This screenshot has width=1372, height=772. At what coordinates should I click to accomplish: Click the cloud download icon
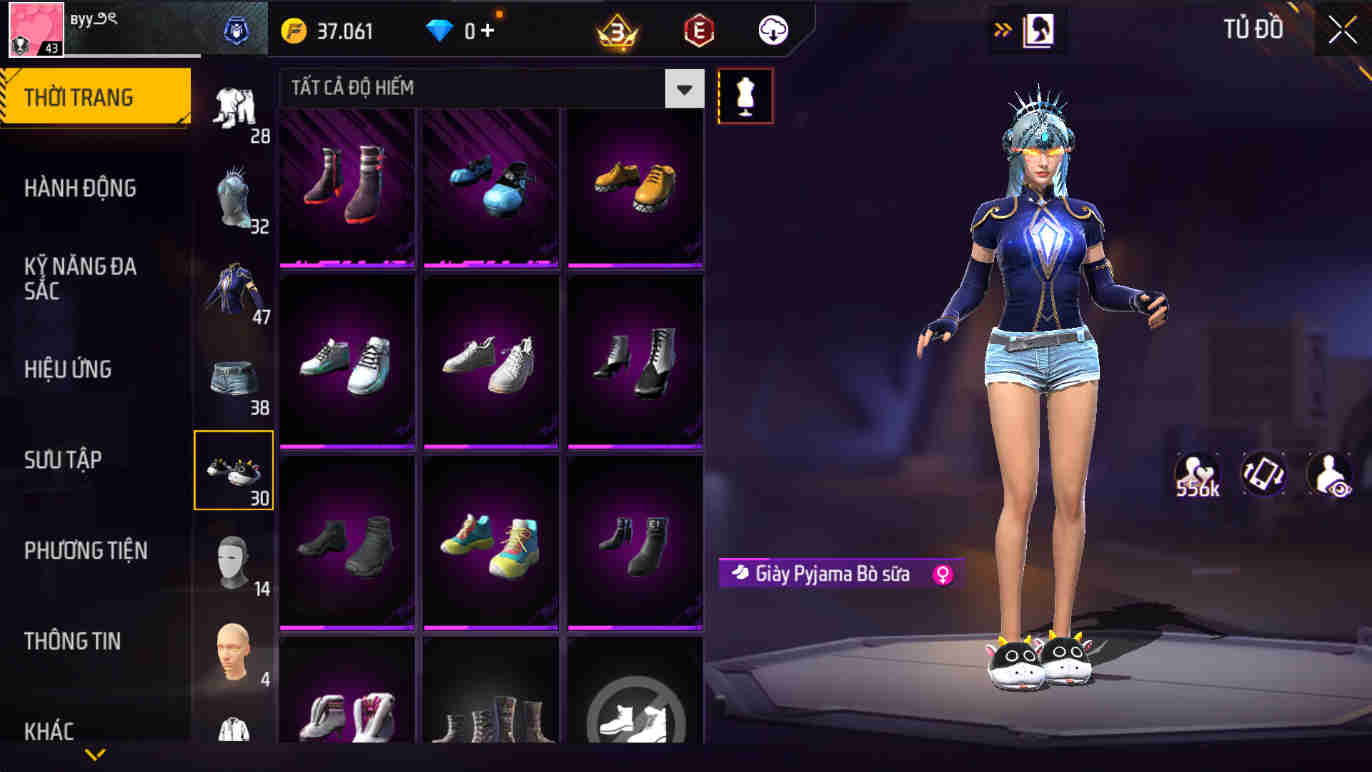point(770,30)
